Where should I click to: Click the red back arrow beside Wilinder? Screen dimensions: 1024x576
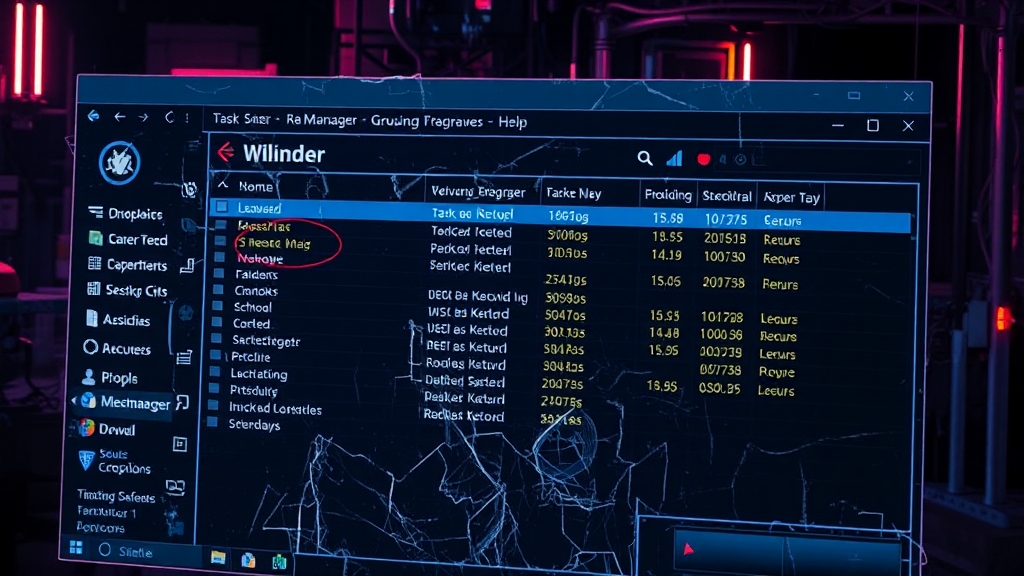pos(226,153)
